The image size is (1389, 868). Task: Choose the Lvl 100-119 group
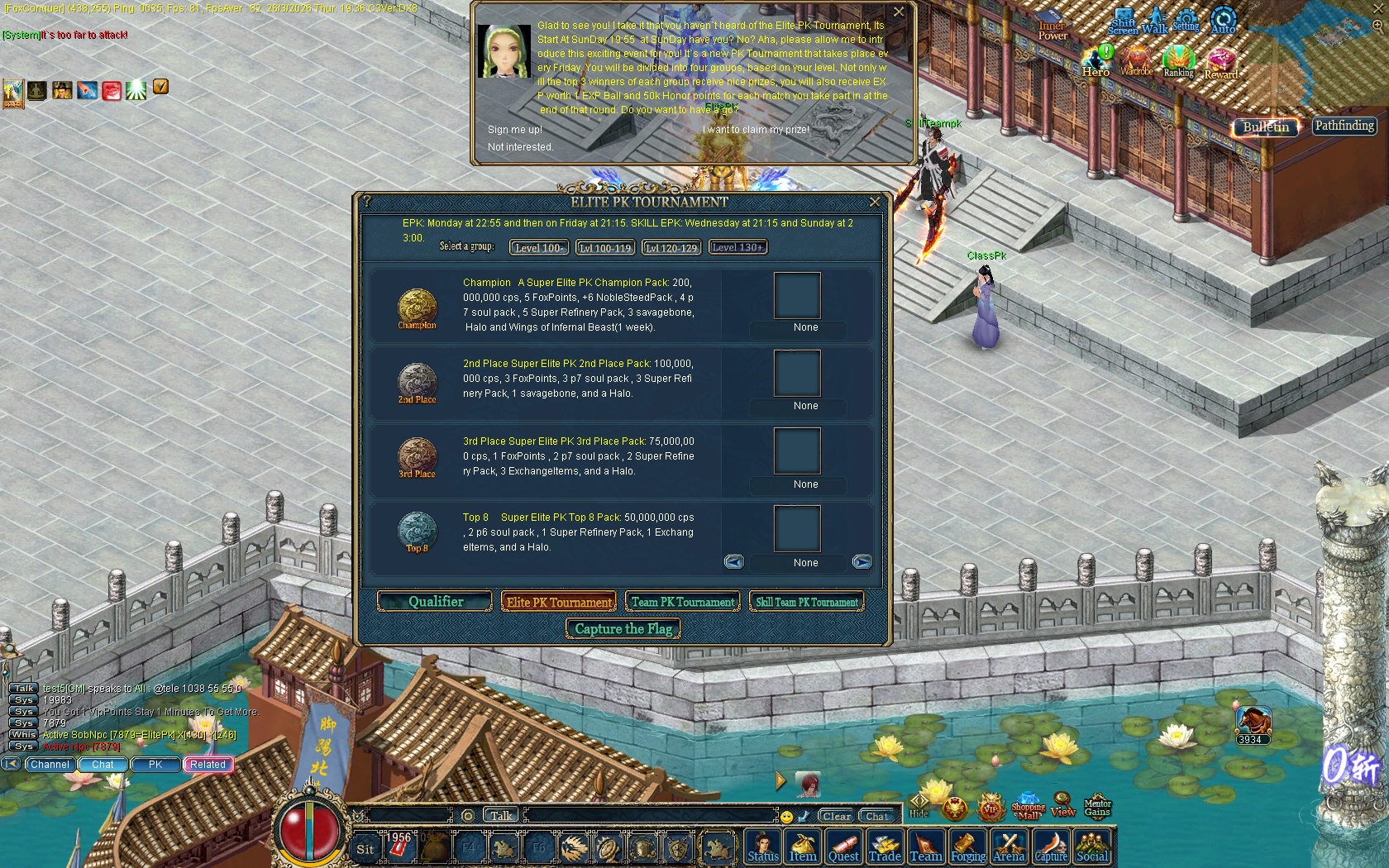605,248
